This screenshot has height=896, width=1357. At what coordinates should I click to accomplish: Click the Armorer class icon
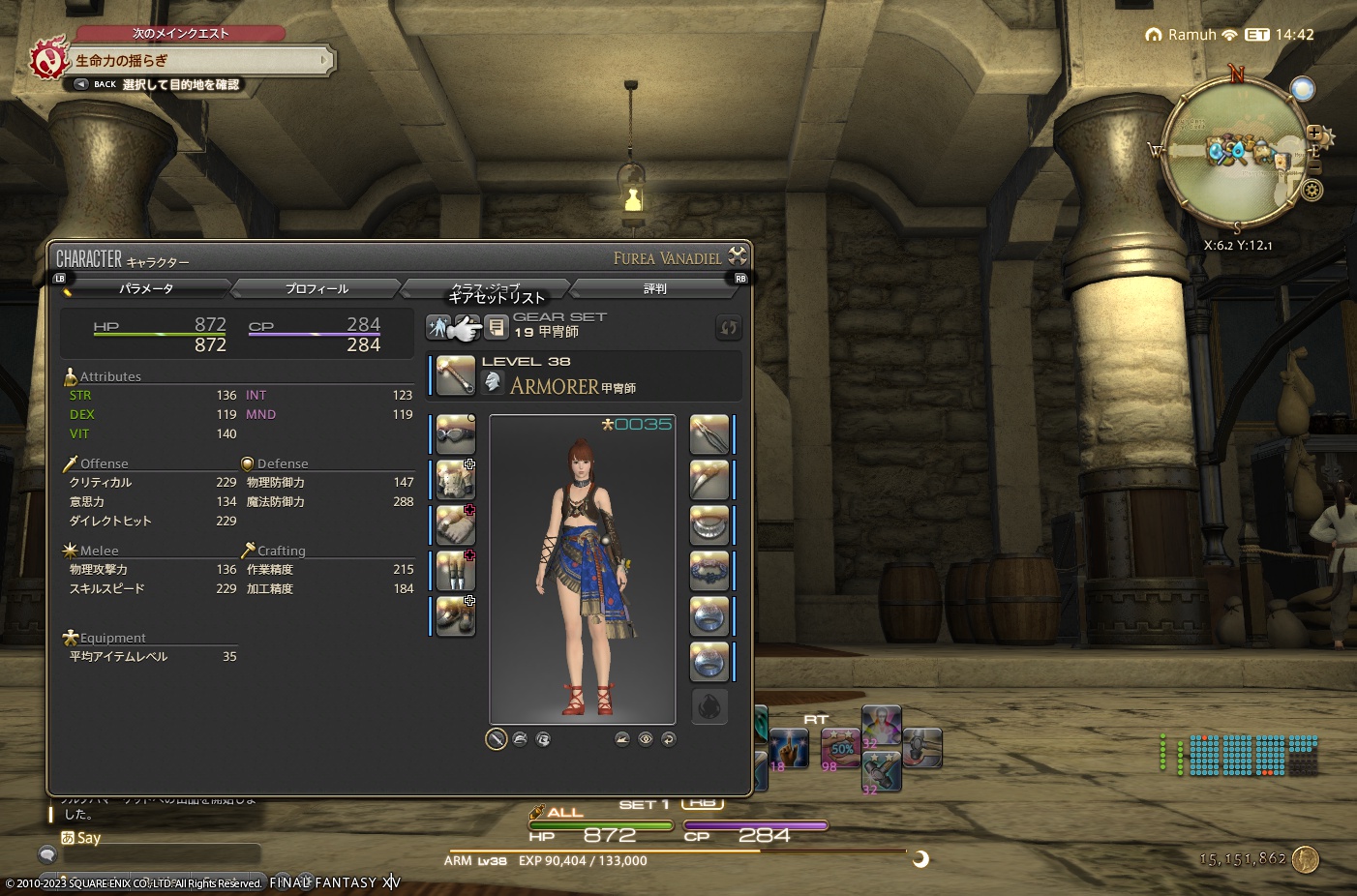(493, 381)
